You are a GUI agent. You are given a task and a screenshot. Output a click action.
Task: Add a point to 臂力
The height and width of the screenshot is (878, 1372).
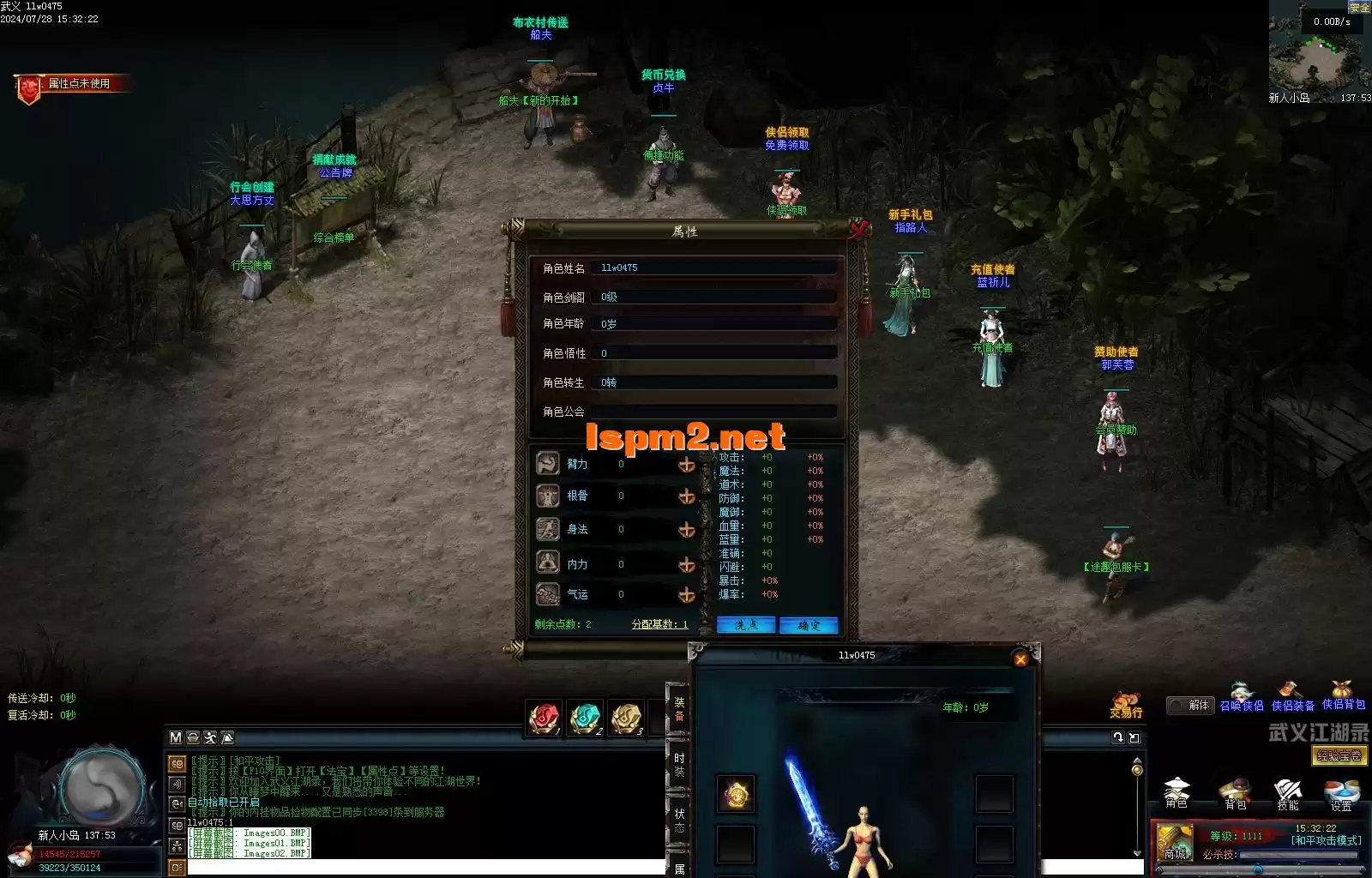pos(686,465)
